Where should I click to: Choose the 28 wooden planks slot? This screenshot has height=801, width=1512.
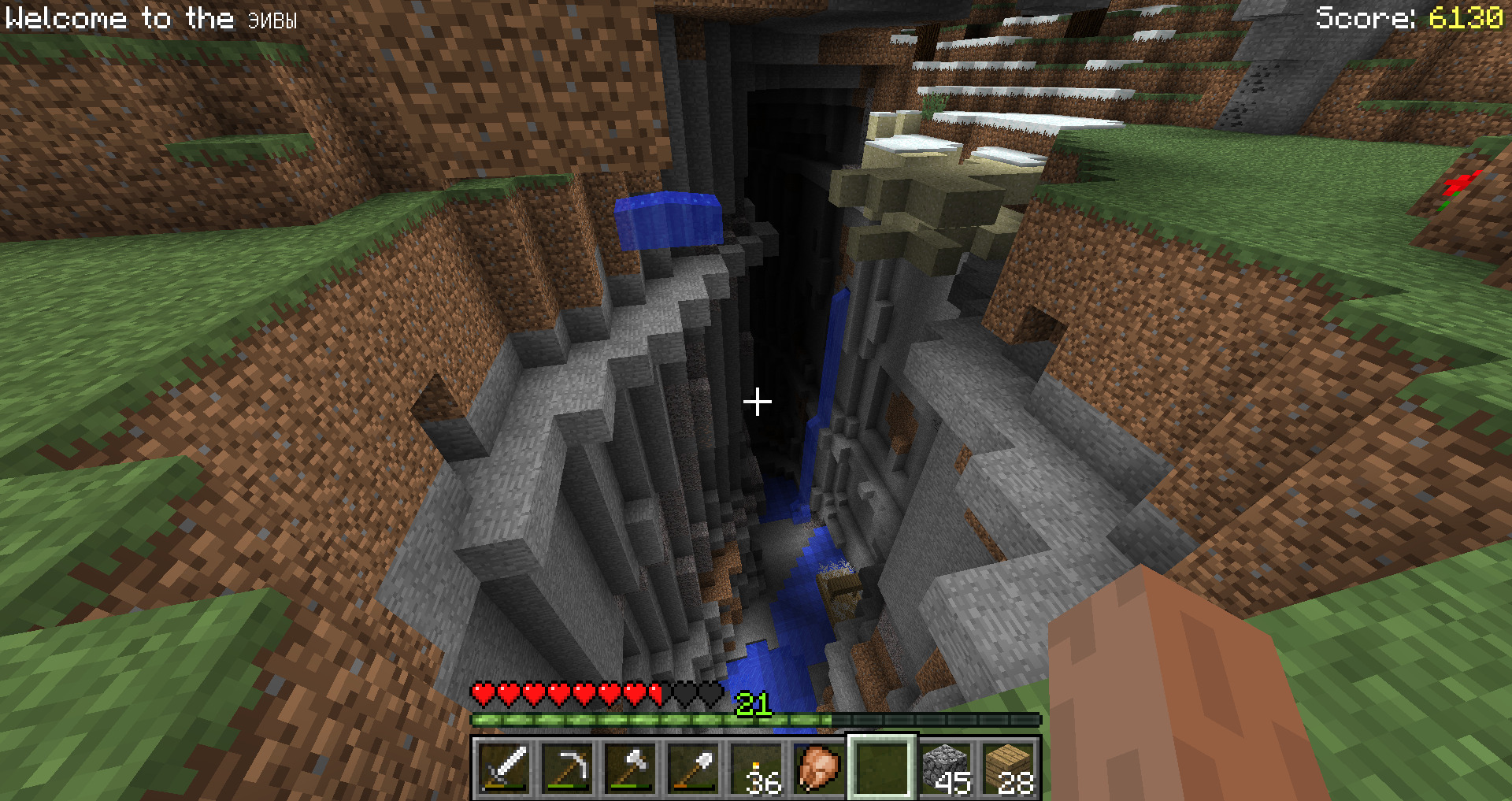tap(1008, 767)
